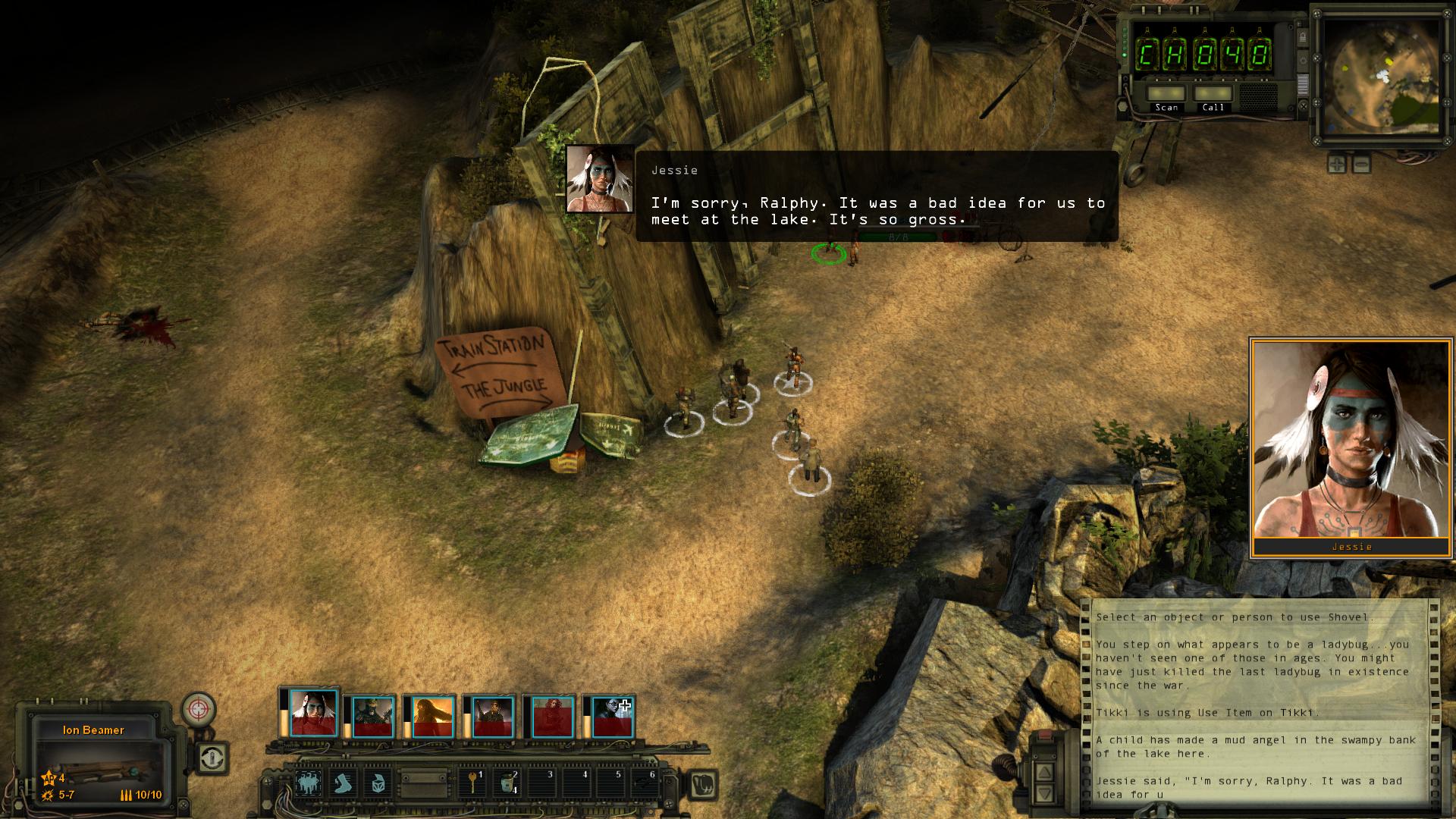Toggle the radio panel padlock icon

[1301, 37]
